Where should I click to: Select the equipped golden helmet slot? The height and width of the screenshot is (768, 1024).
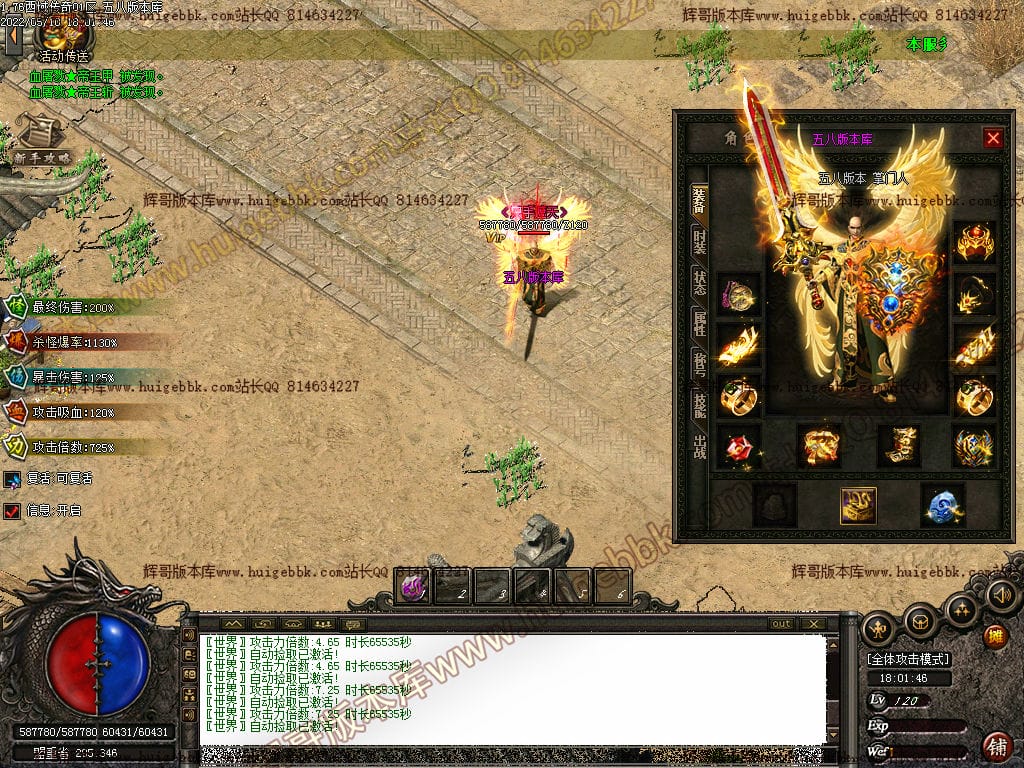(974, 243)
